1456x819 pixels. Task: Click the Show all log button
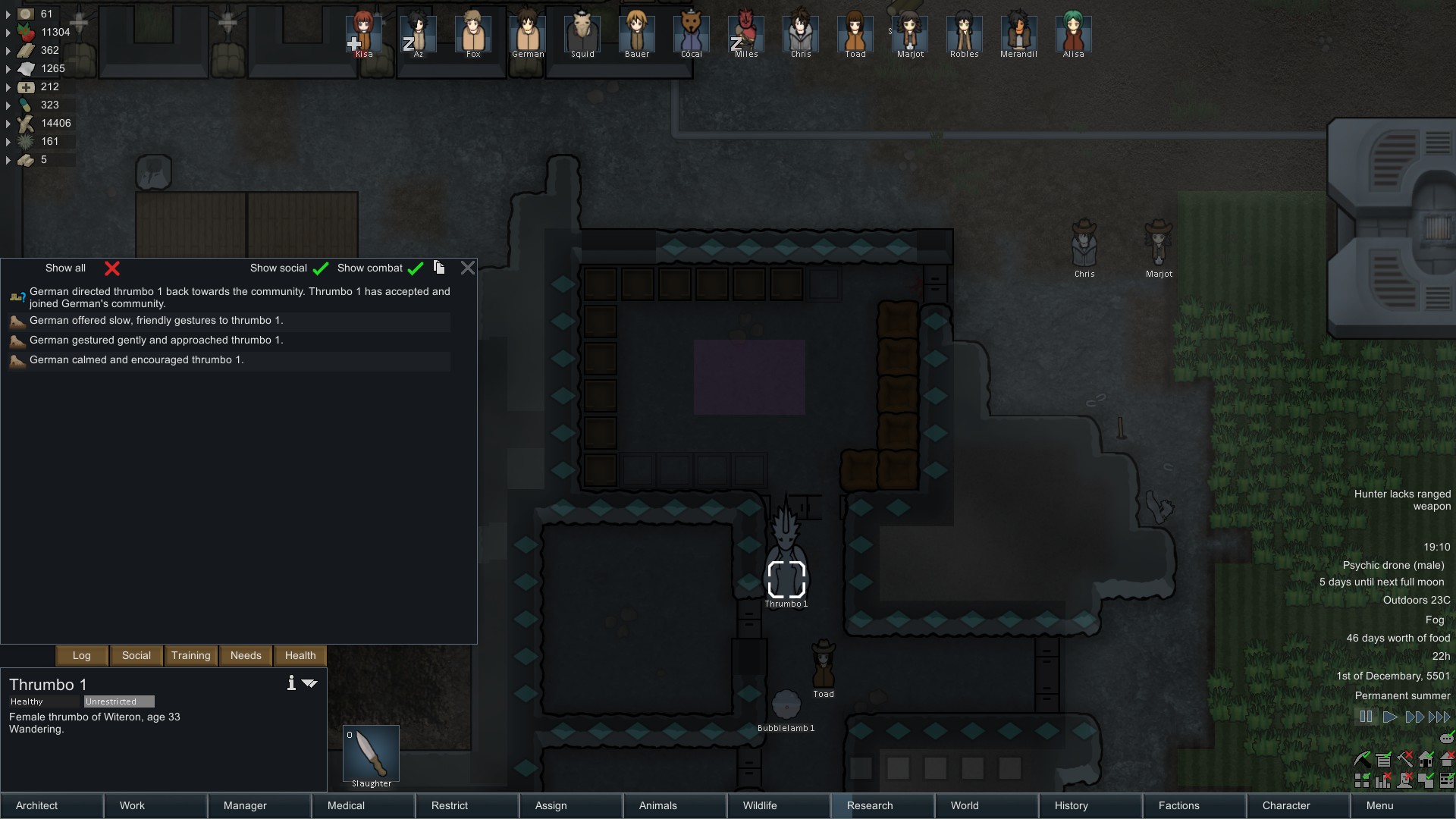pyautogui.click(x=65, y=268)
